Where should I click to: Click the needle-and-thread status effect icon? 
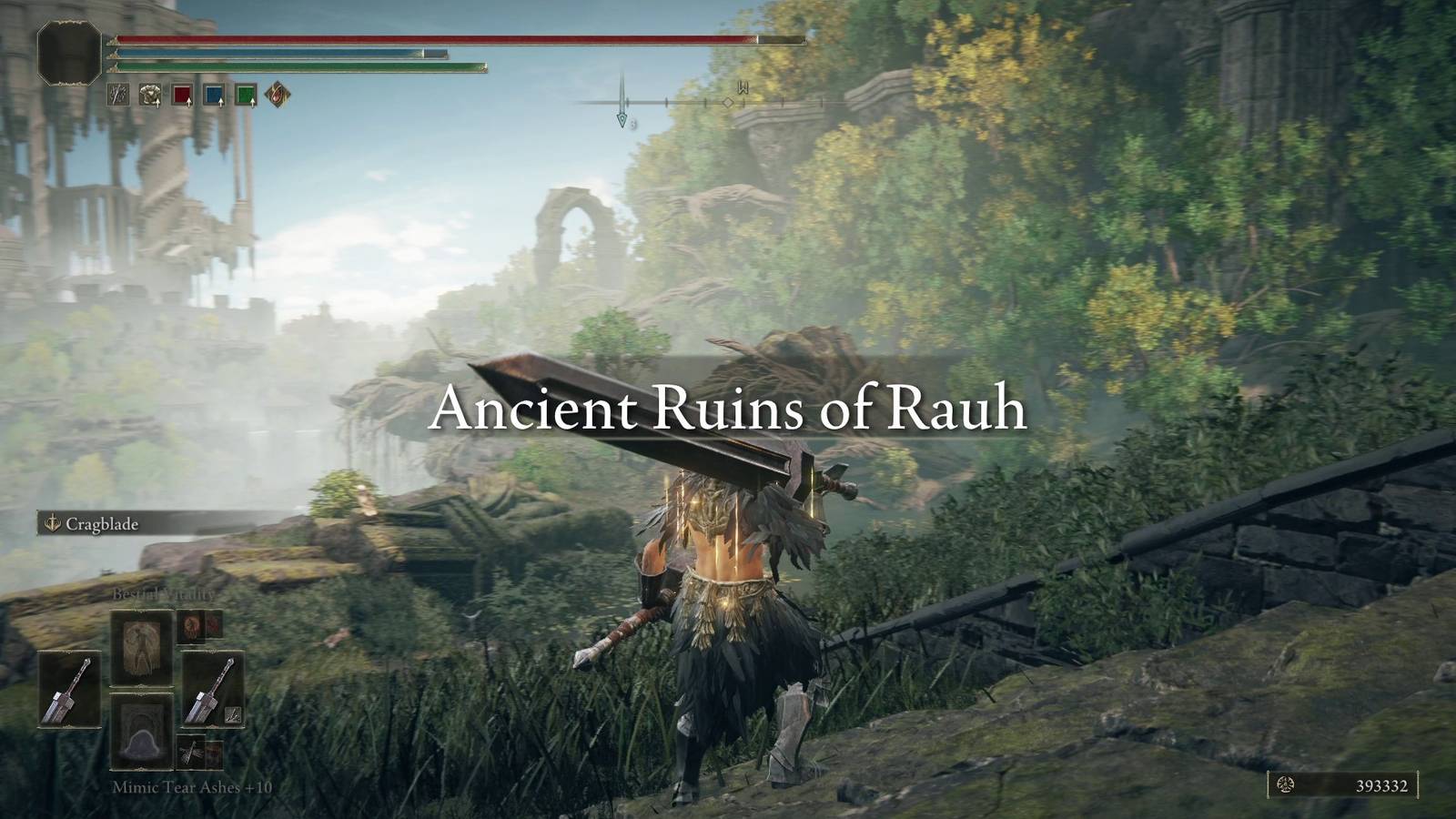pyautogui.click(x=117, y=94)
